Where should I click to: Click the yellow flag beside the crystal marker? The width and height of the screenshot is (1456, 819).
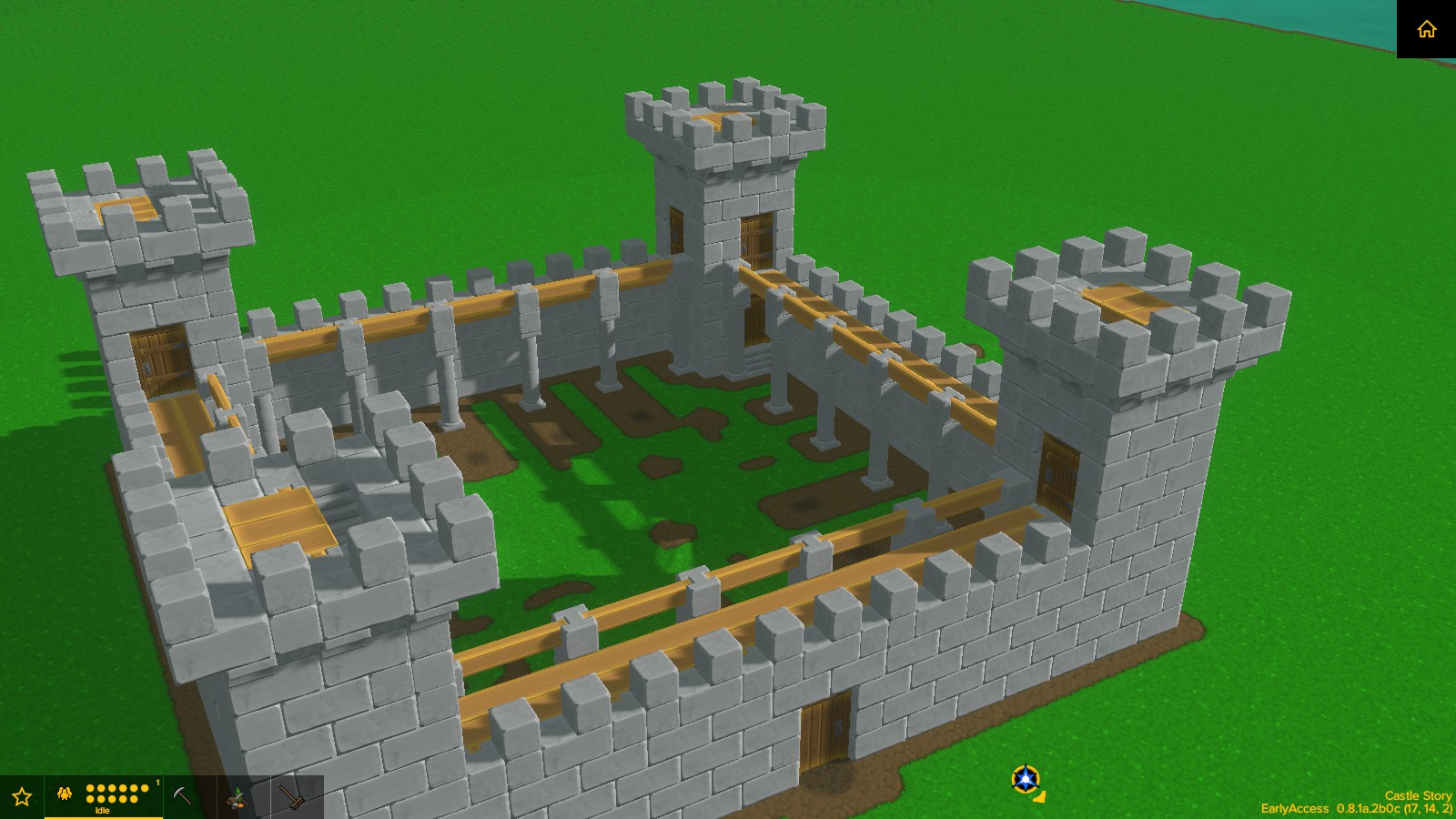1040,797
